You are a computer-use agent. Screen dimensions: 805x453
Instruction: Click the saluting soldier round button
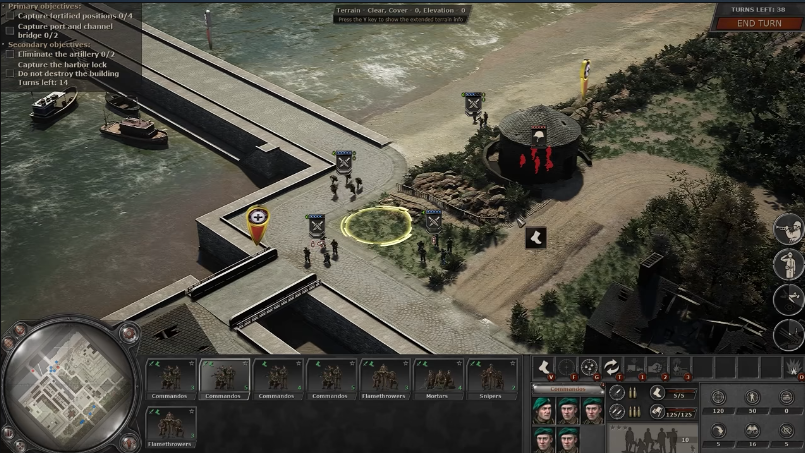tap(788, 264)
